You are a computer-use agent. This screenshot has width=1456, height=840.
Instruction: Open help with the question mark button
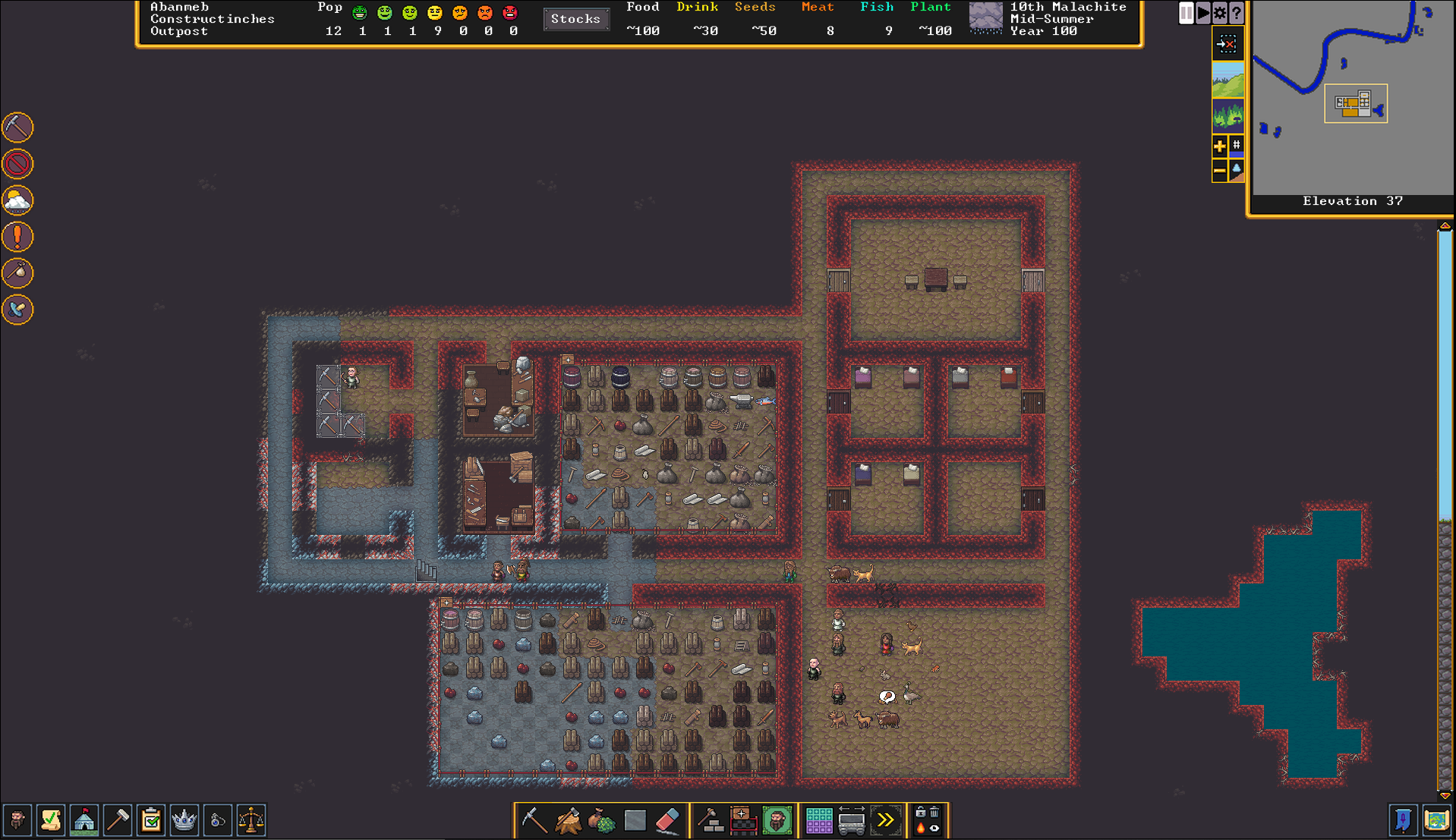point(1236,13)
